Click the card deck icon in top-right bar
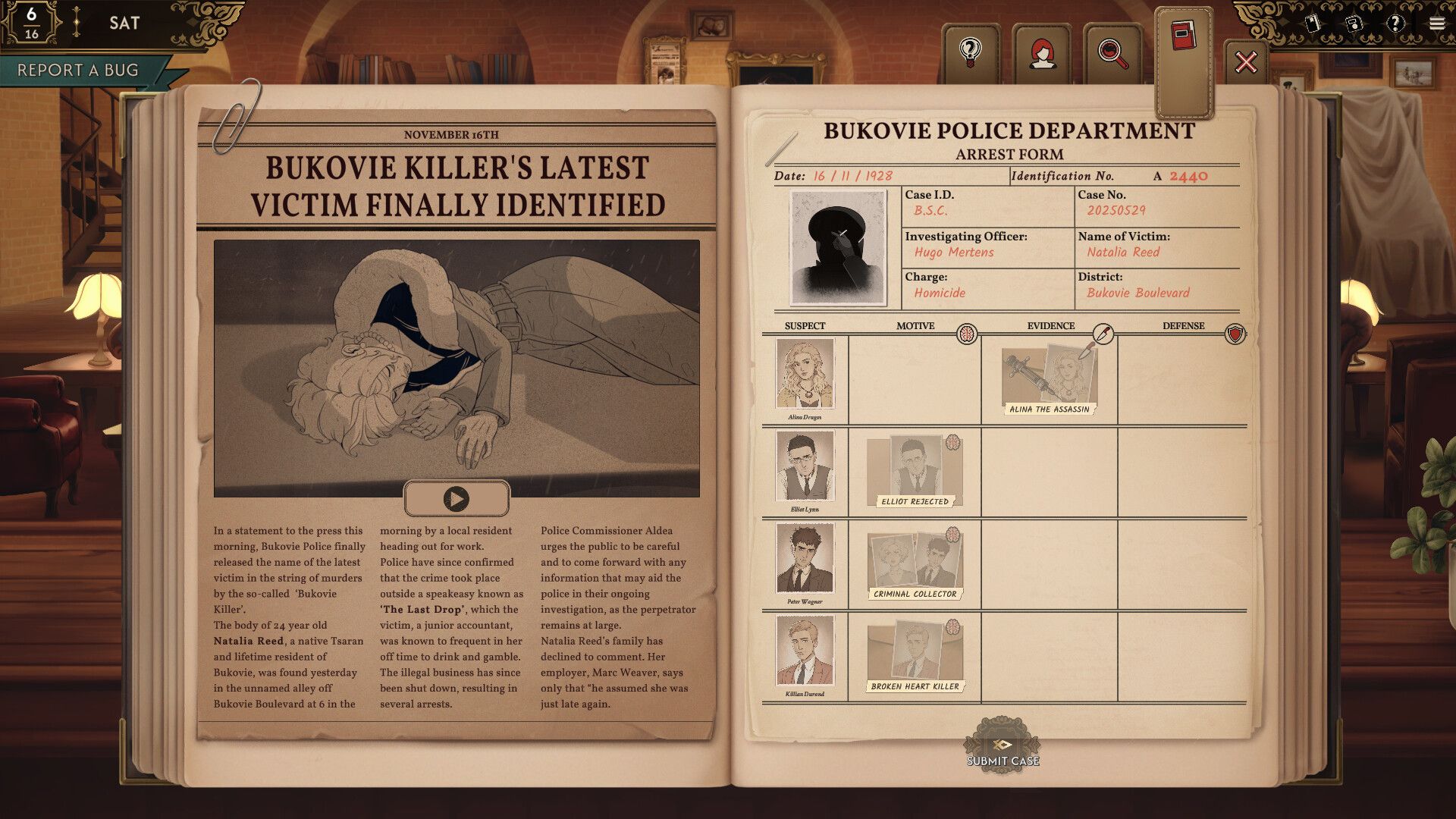 point(1311,24)
